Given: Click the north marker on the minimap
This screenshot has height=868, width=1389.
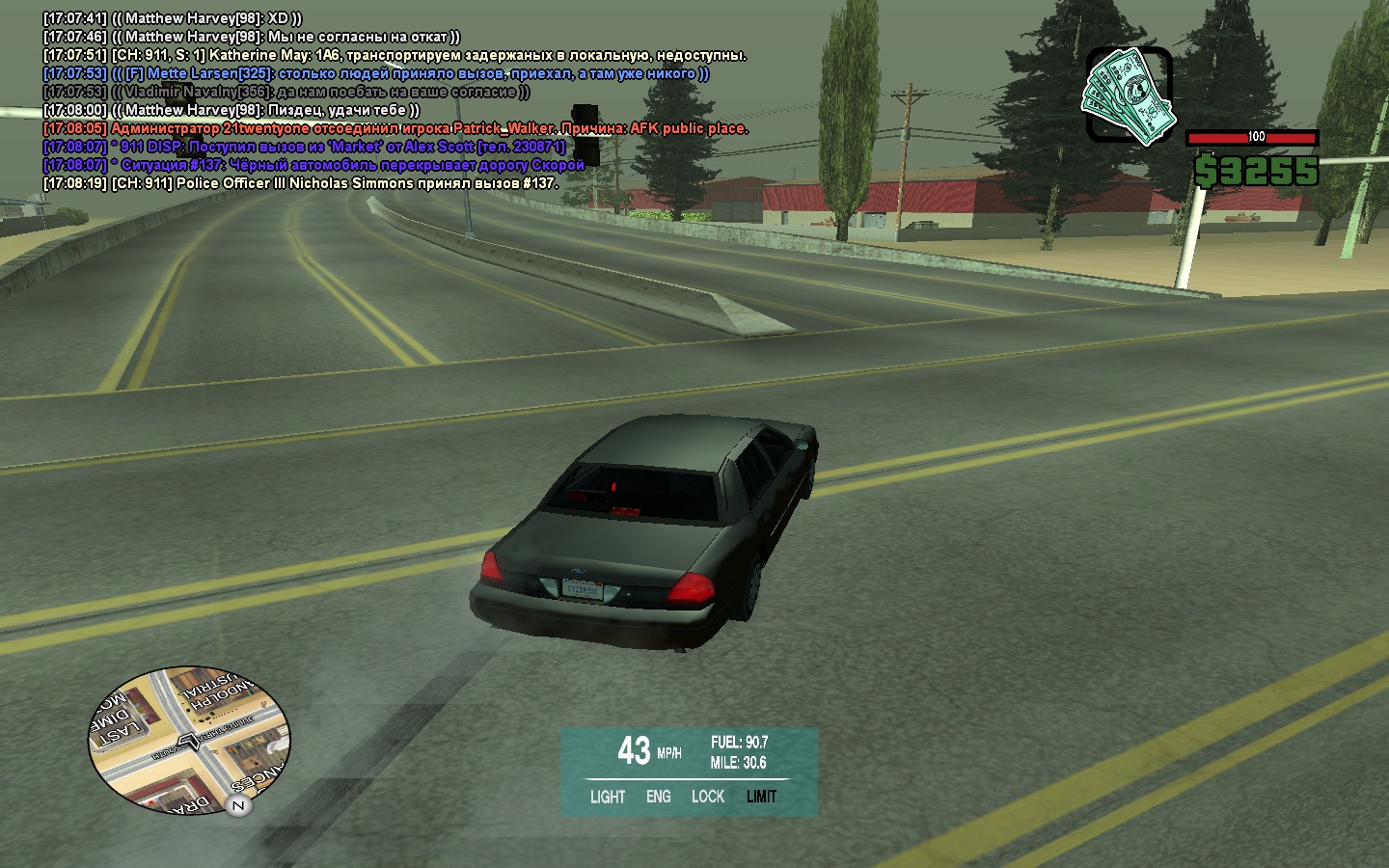Looking at the screenshot, I should (238, 805).
